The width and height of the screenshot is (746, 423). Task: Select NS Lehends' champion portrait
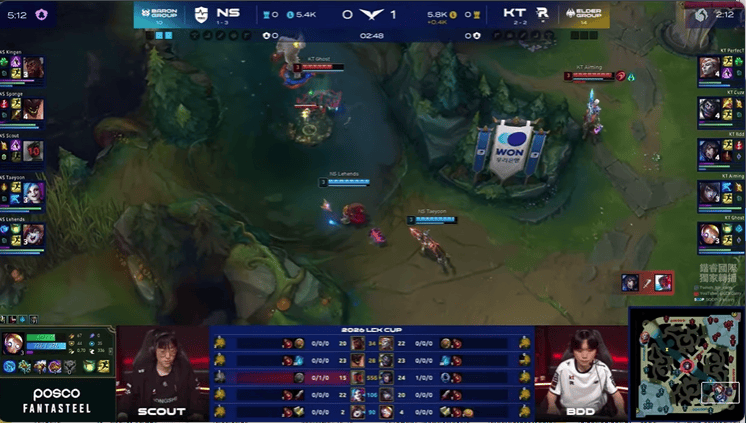tap(33, 234)
